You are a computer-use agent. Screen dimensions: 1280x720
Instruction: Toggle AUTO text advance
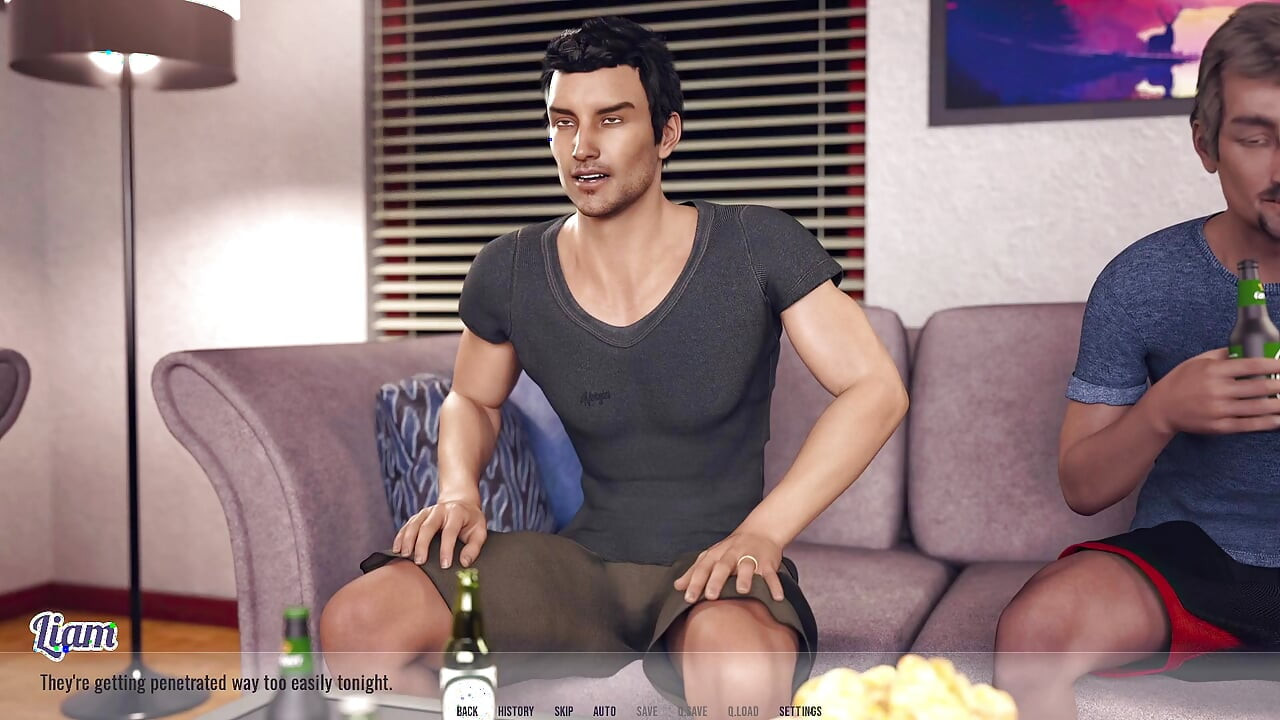coord(603,711)
